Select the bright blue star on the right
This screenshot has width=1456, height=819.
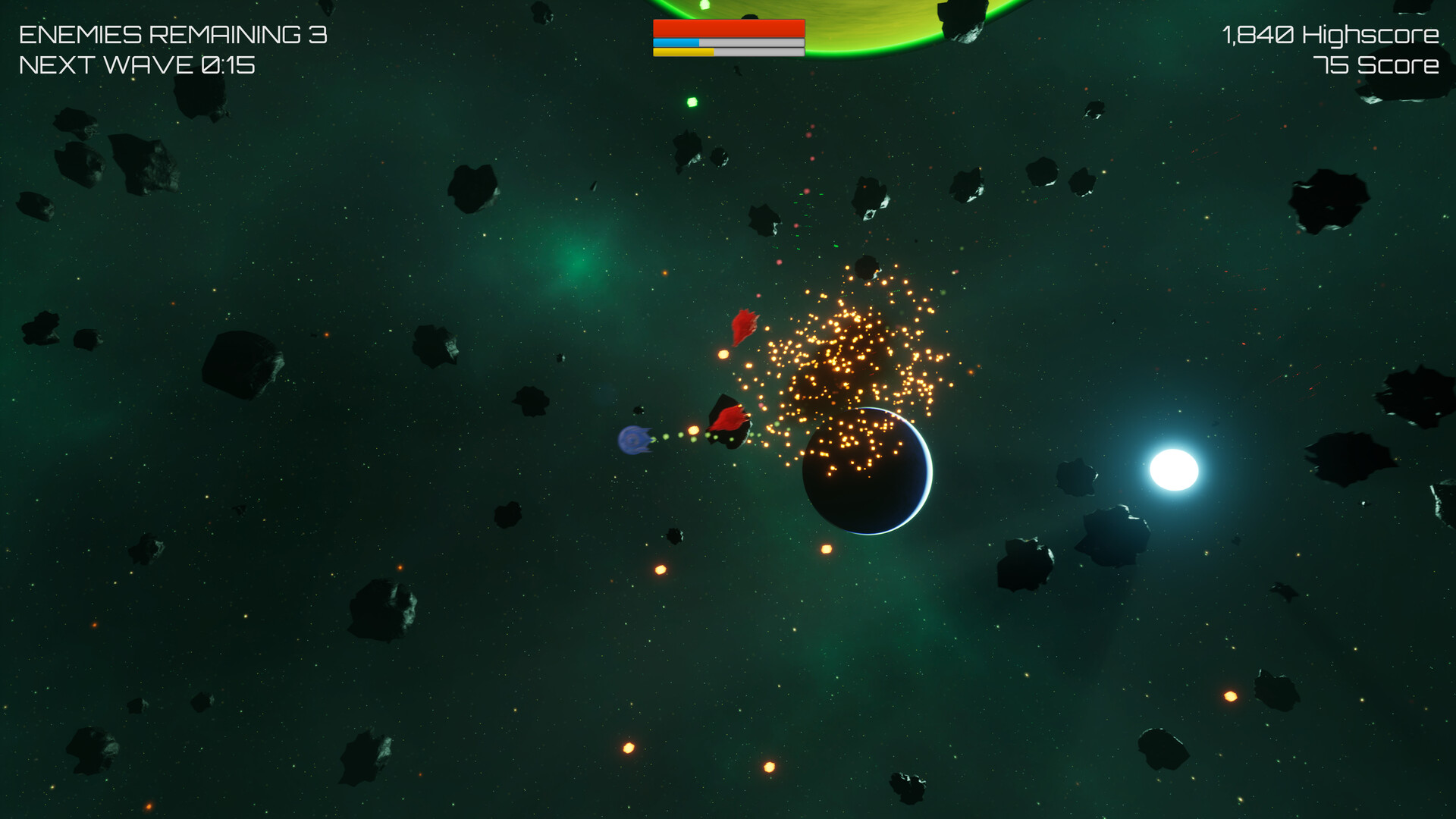[x=1172, y=472]
